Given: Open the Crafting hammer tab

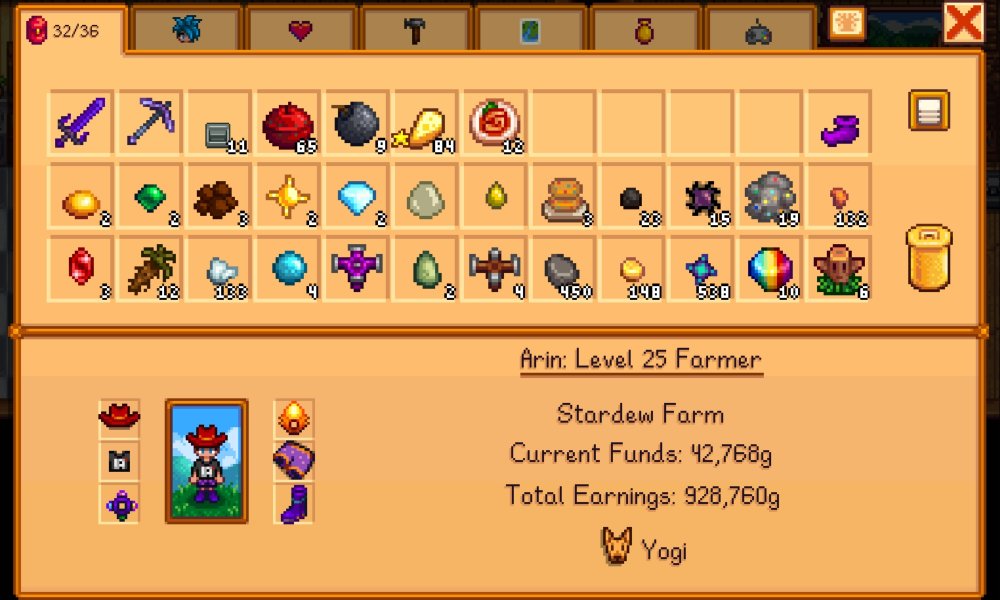Looking at the screenshot, I should [x=415, y=31].
